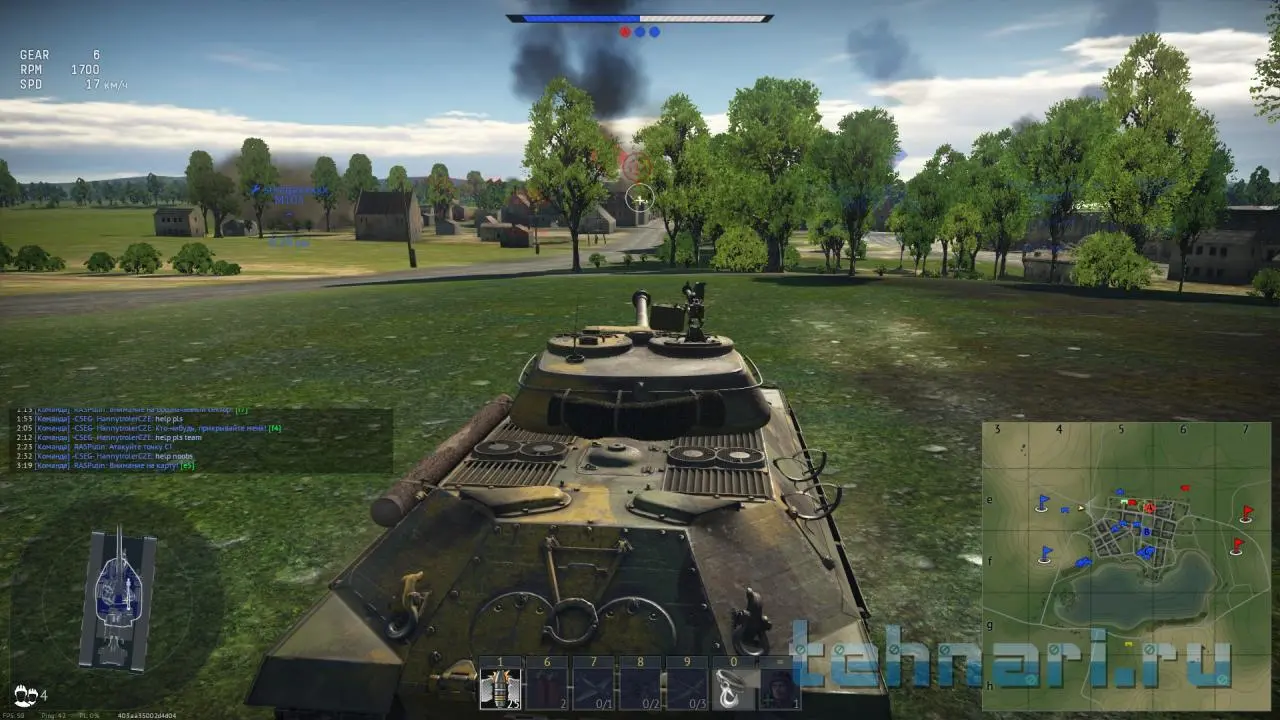Select capture point B on the minimap
Image resolution: width=1280 pixels, height=720 pixels.
(1145, 532)
